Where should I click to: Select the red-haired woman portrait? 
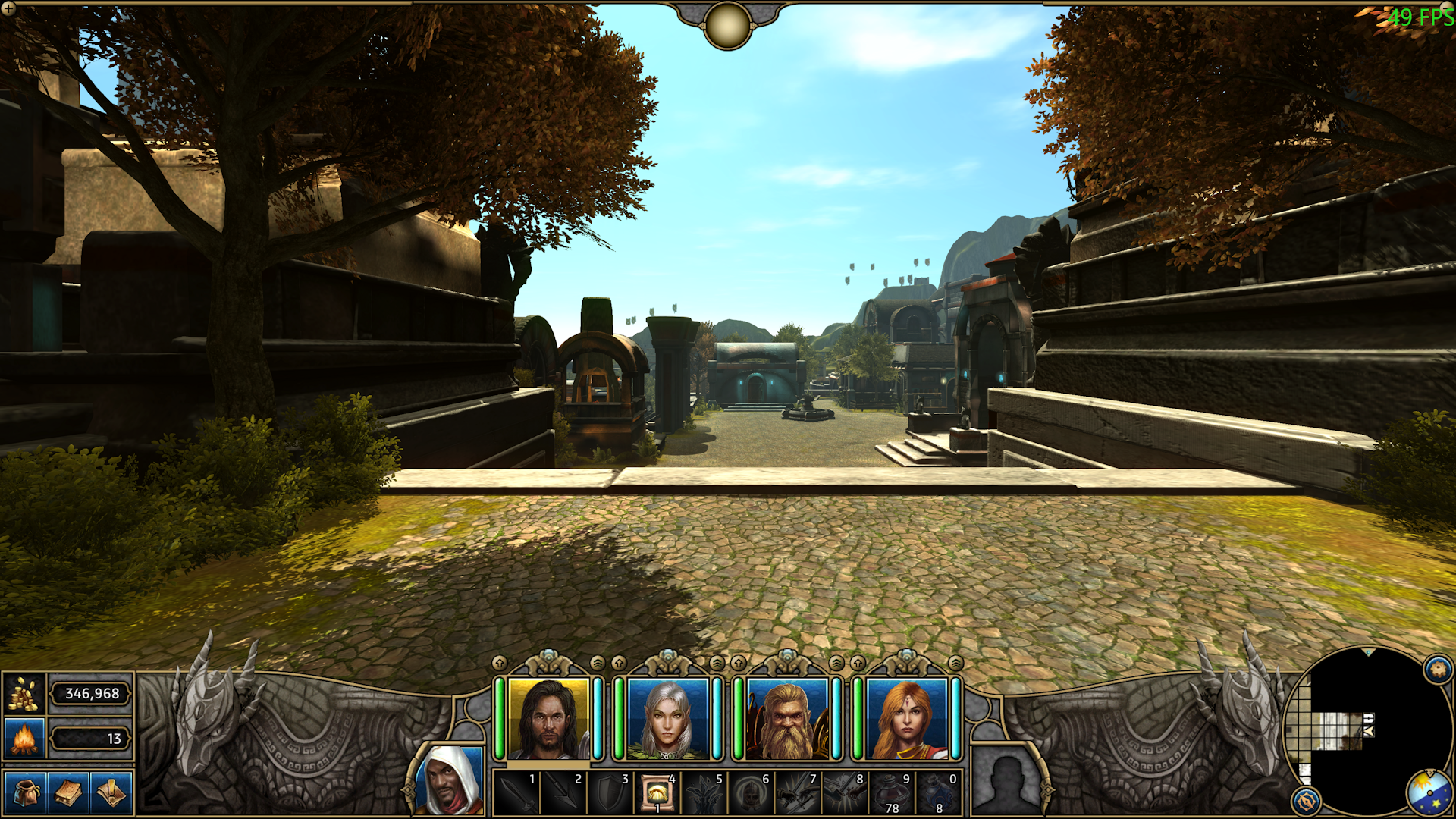coord(907,719)
